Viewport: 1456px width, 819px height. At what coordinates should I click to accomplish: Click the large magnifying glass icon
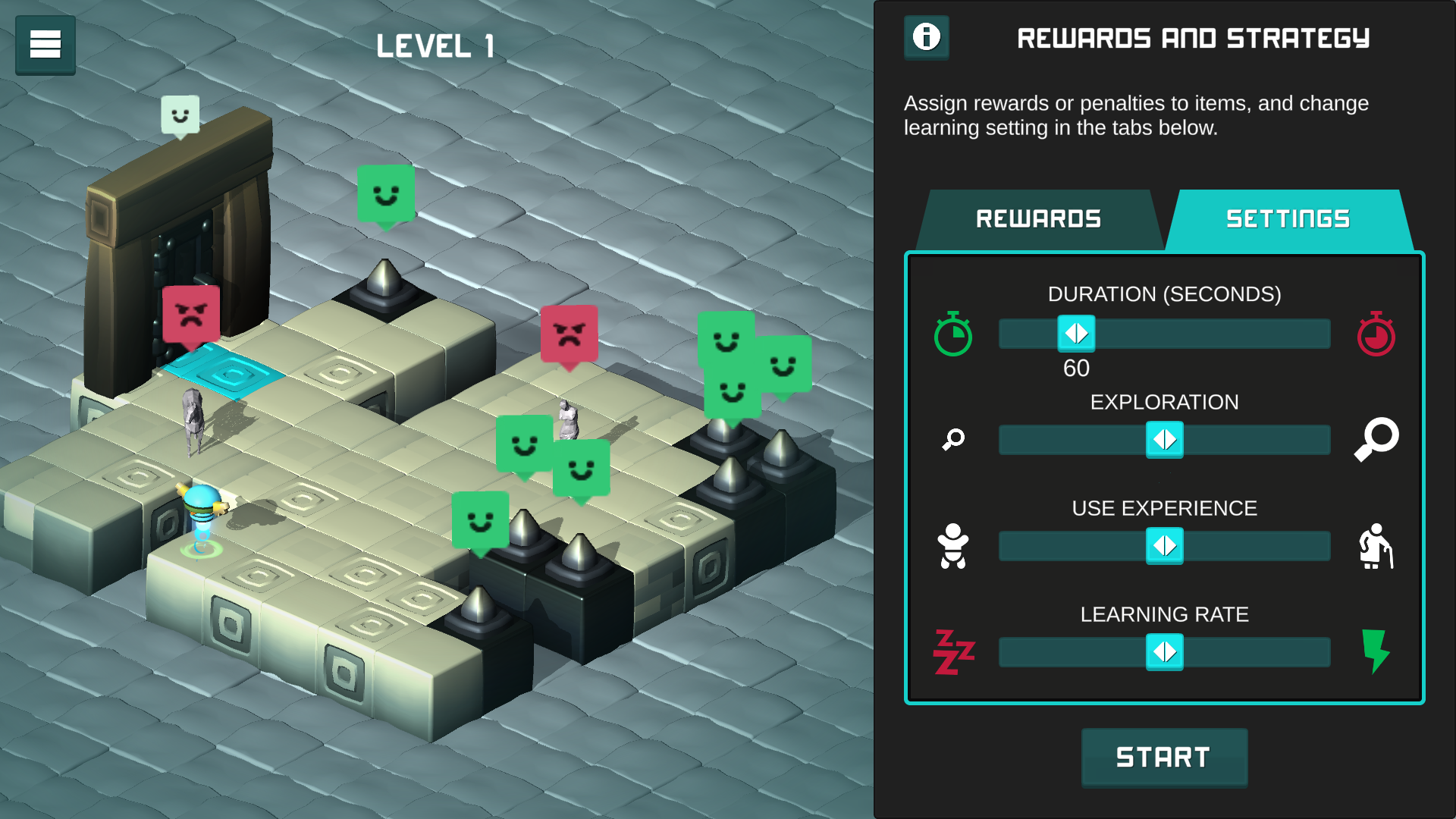coord(1376,439)
